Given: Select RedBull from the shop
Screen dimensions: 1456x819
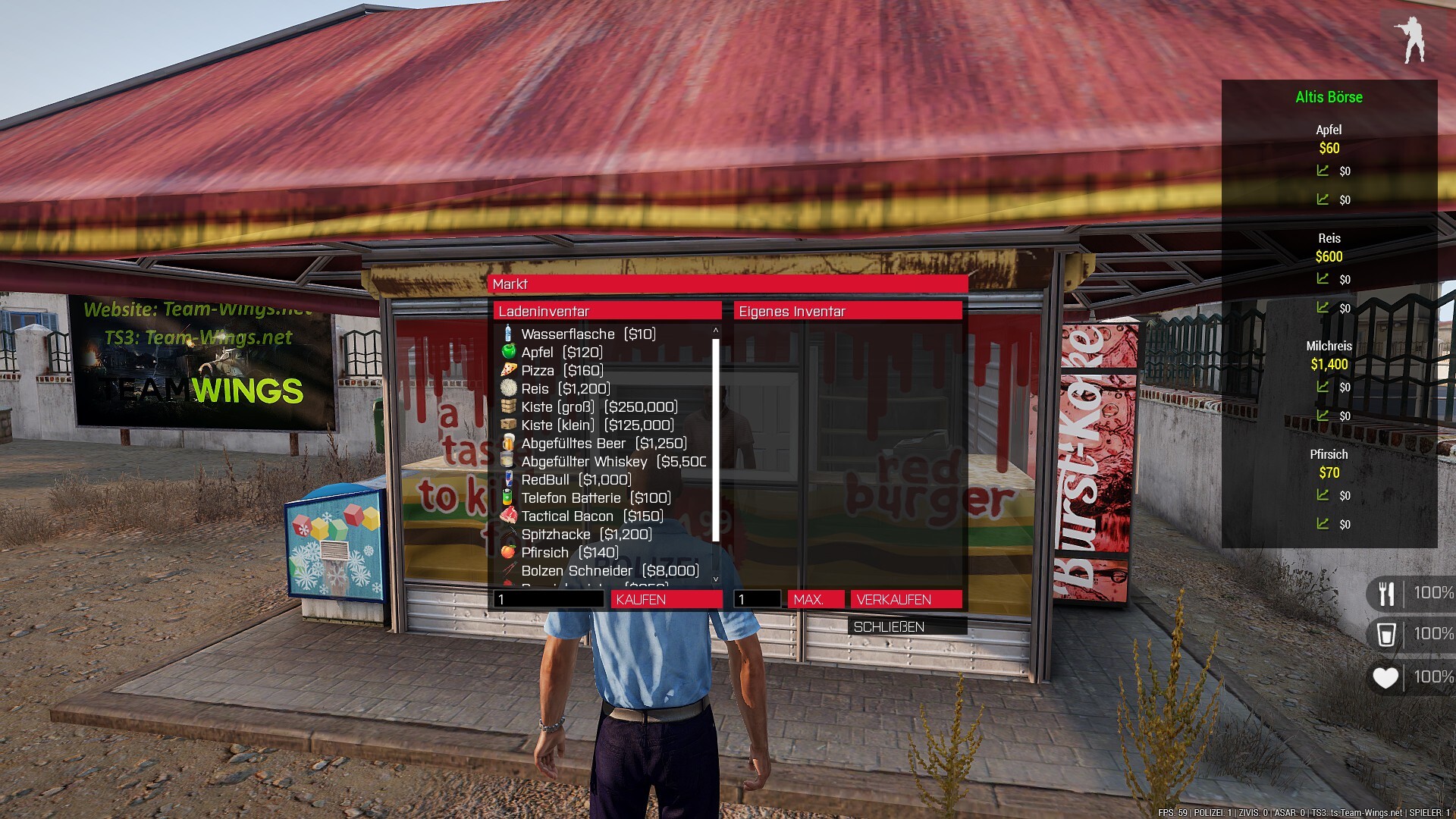Looking at the screenshot, I should pyautogui.click(x=576, y=480).
